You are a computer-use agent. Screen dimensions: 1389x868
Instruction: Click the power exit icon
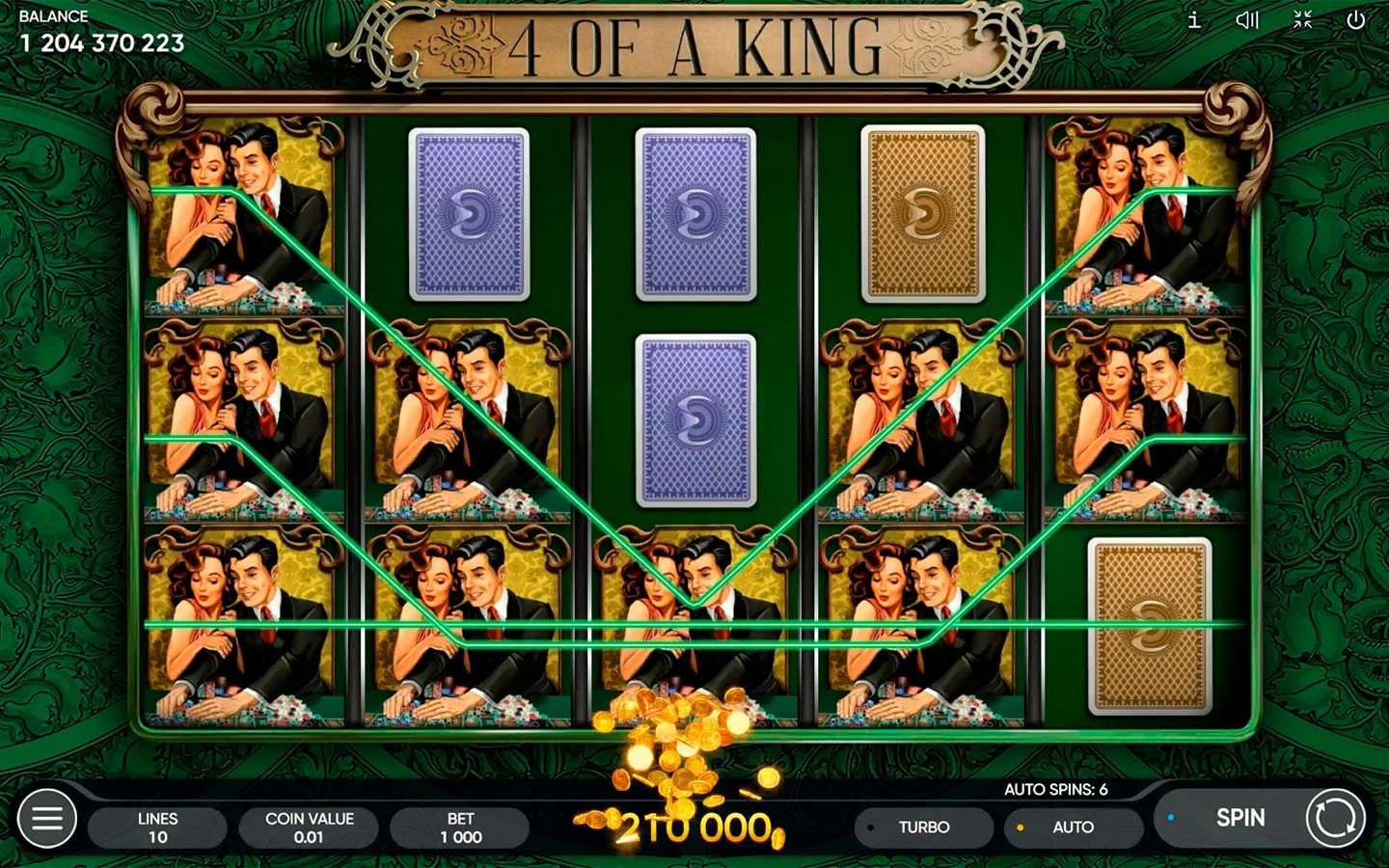click(x=1355, y=20)
